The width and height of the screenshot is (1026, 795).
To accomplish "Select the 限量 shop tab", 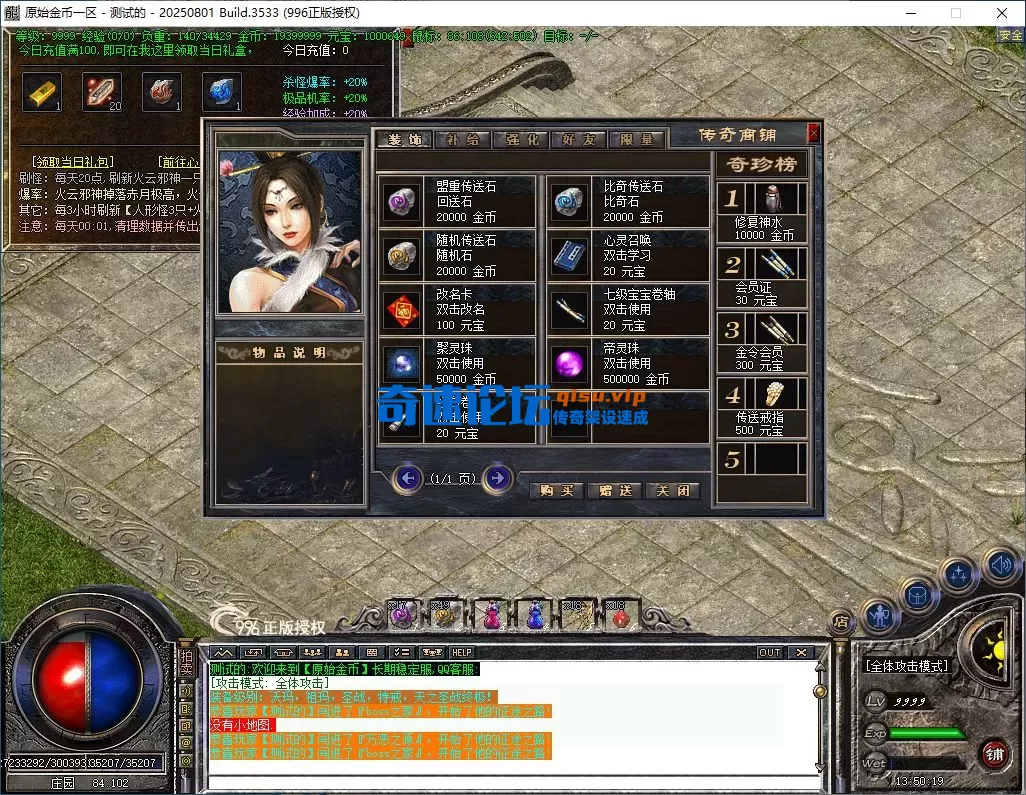I will [635, 140].
